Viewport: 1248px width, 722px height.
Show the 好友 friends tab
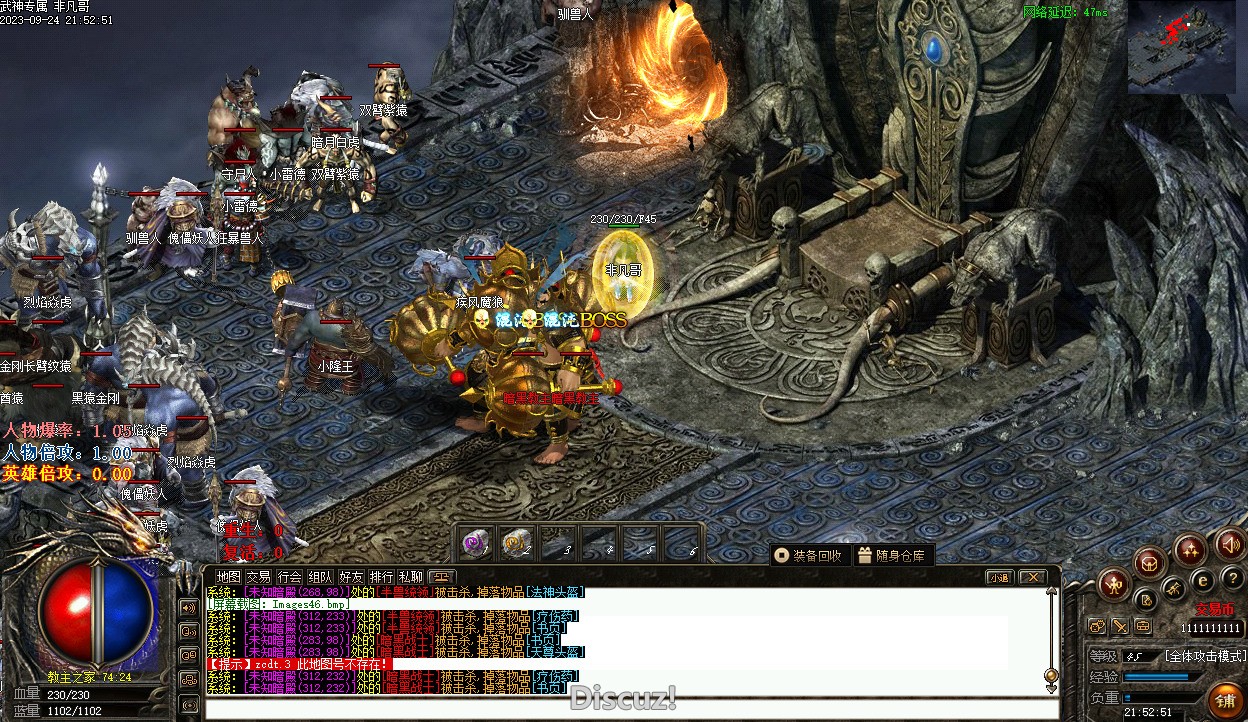[x=351, y=577]
